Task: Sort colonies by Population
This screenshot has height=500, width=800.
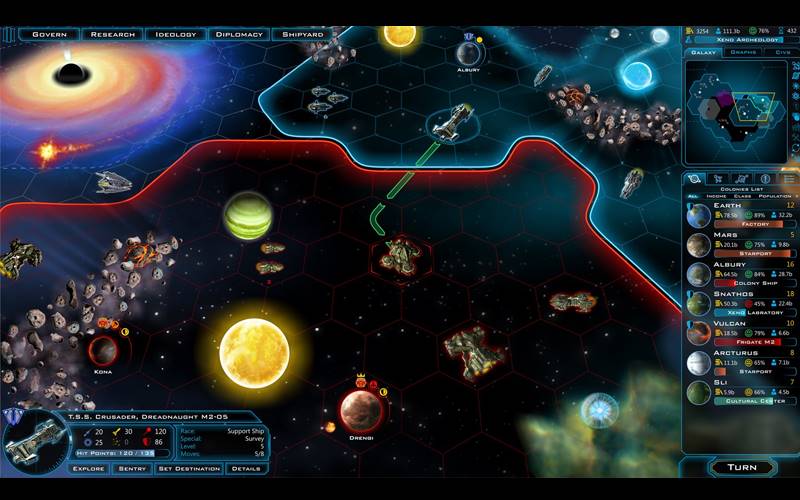Action: coord(777,196)
